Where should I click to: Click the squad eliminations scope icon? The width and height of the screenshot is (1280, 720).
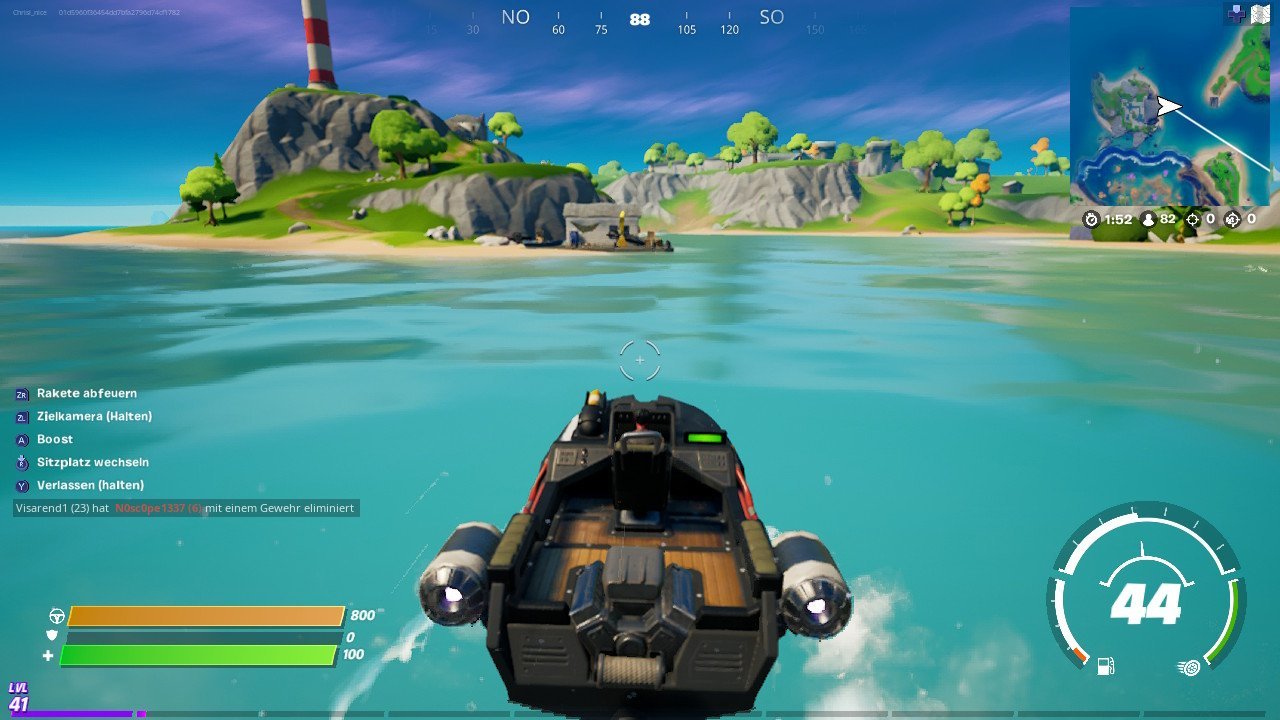click(x=1231, y=219)
